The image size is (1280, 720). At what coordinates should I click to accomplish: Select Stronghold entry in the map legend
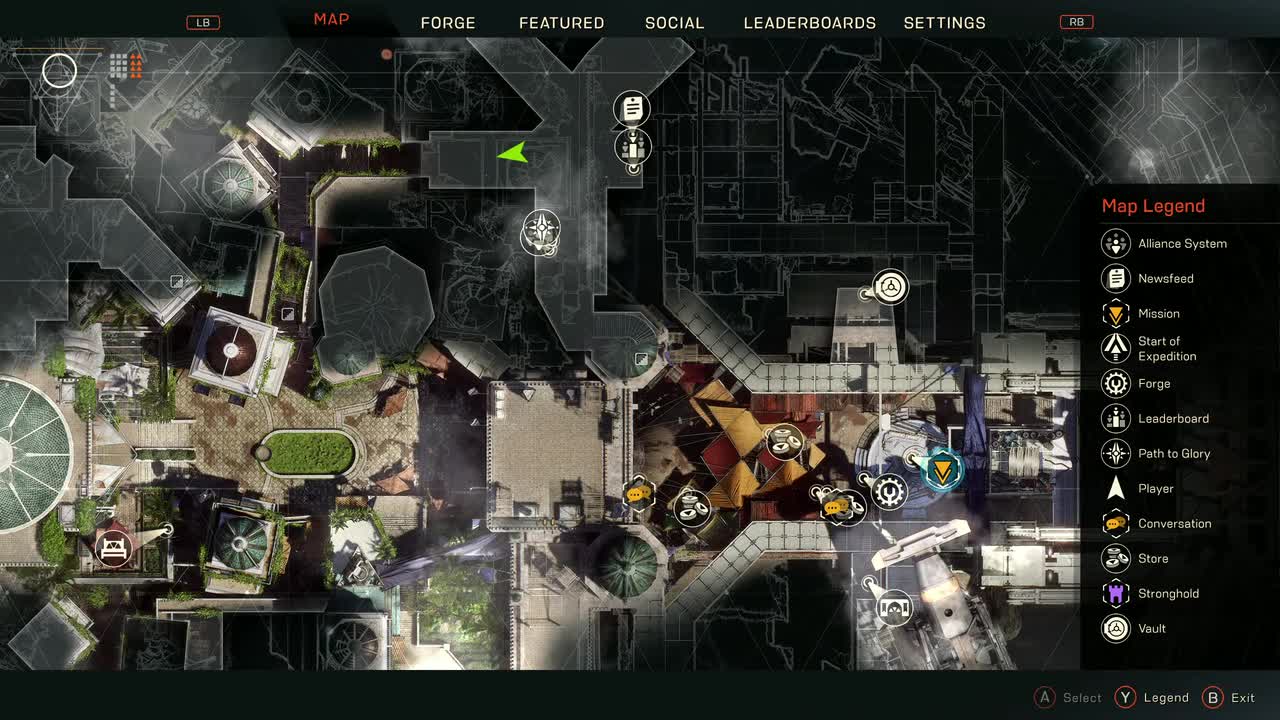click(1167, 594)
